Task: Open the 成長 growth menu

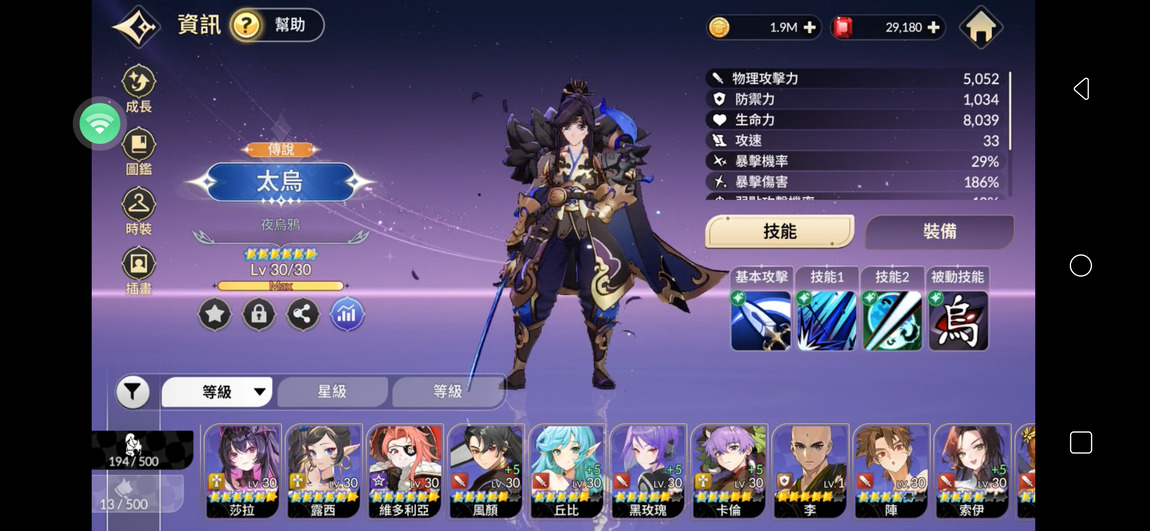Action: pyautogui.click(x=139, y=89)
